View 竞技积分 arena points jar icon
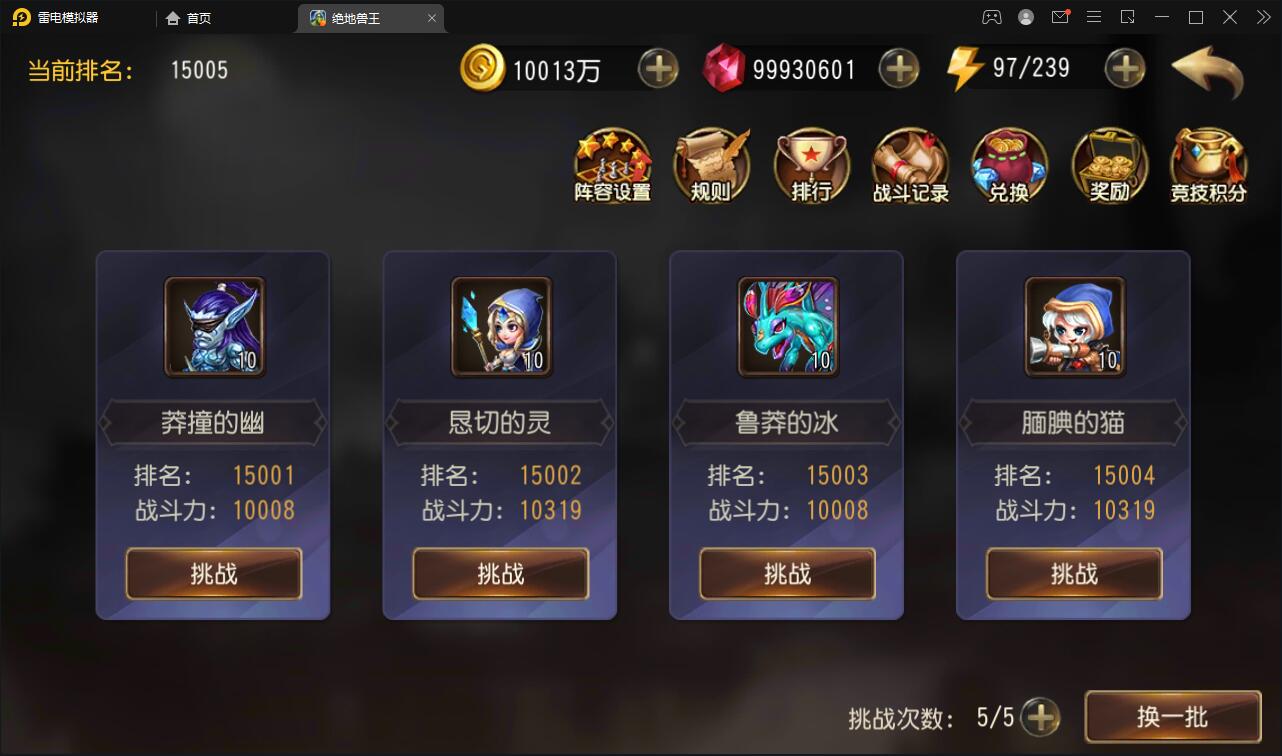Image resolution: width=1282 pixels, height=756 pixels. 1208,165
